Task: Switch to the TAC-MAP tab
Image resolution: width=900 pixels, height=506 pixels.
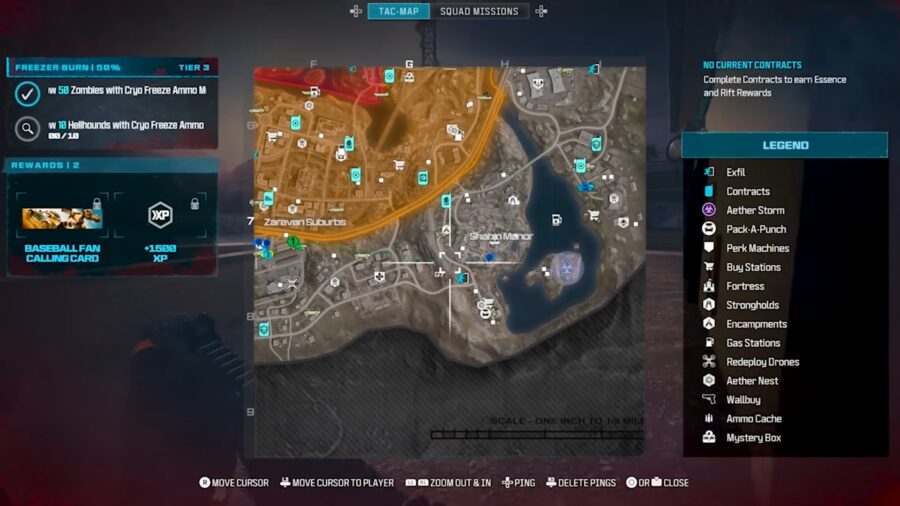Action: [398, 11]
